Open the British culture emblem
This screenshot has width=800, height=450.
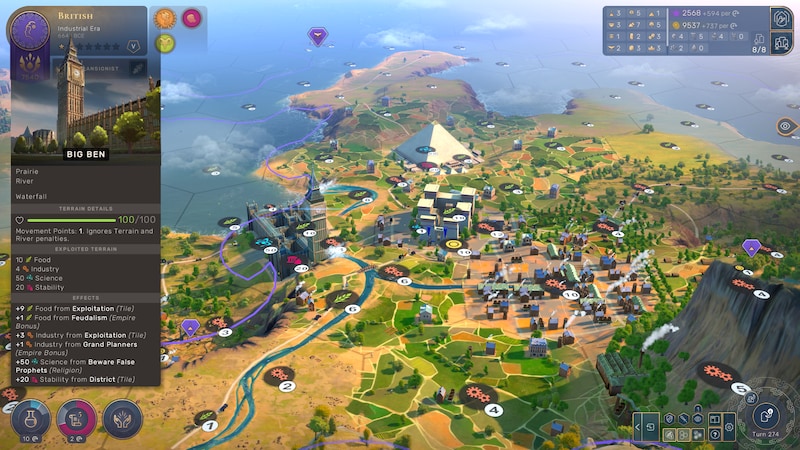(x=29, y=31)
